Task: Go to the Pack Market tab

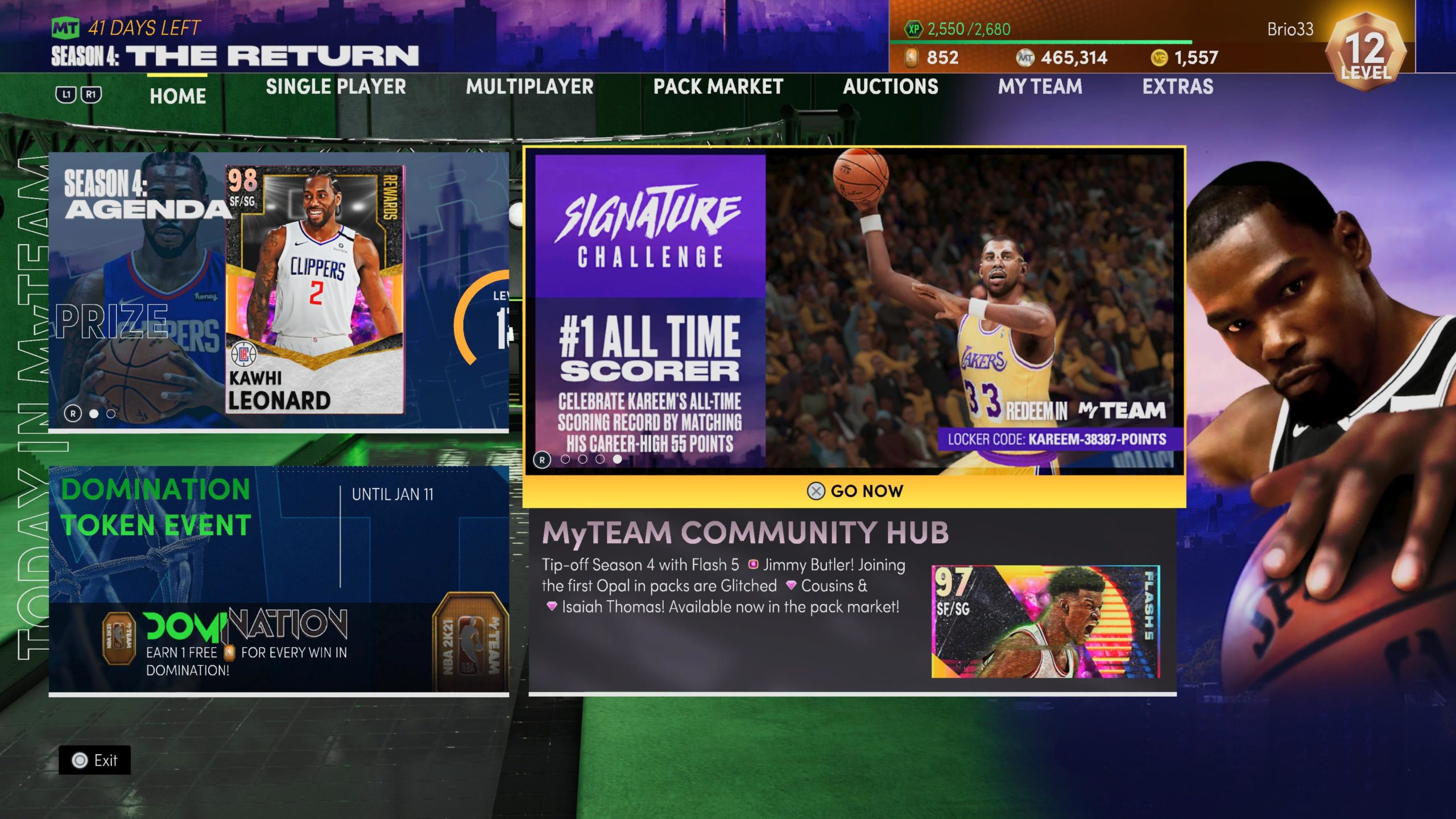Action: click(x=718, y=87)
